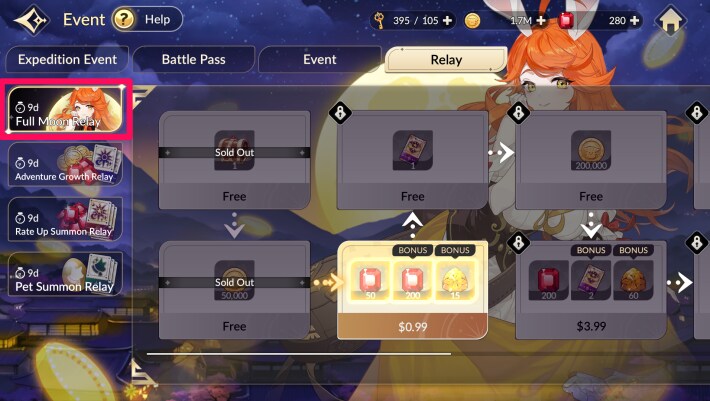Open the Help info button
This screenshot has height=401, width=710.
coord(147,19)
